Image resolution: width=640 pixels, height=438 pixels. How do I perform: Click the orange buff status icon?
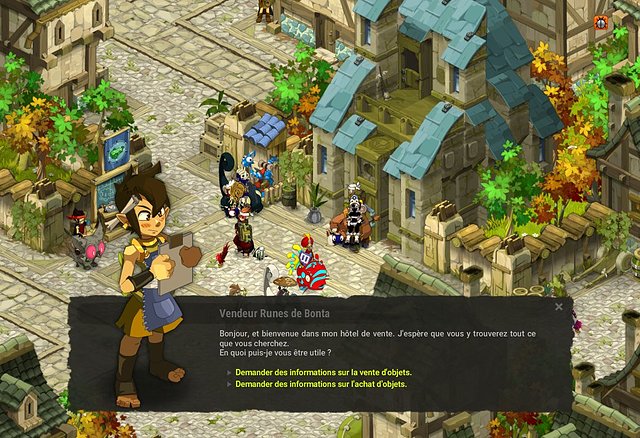point(600,22)
